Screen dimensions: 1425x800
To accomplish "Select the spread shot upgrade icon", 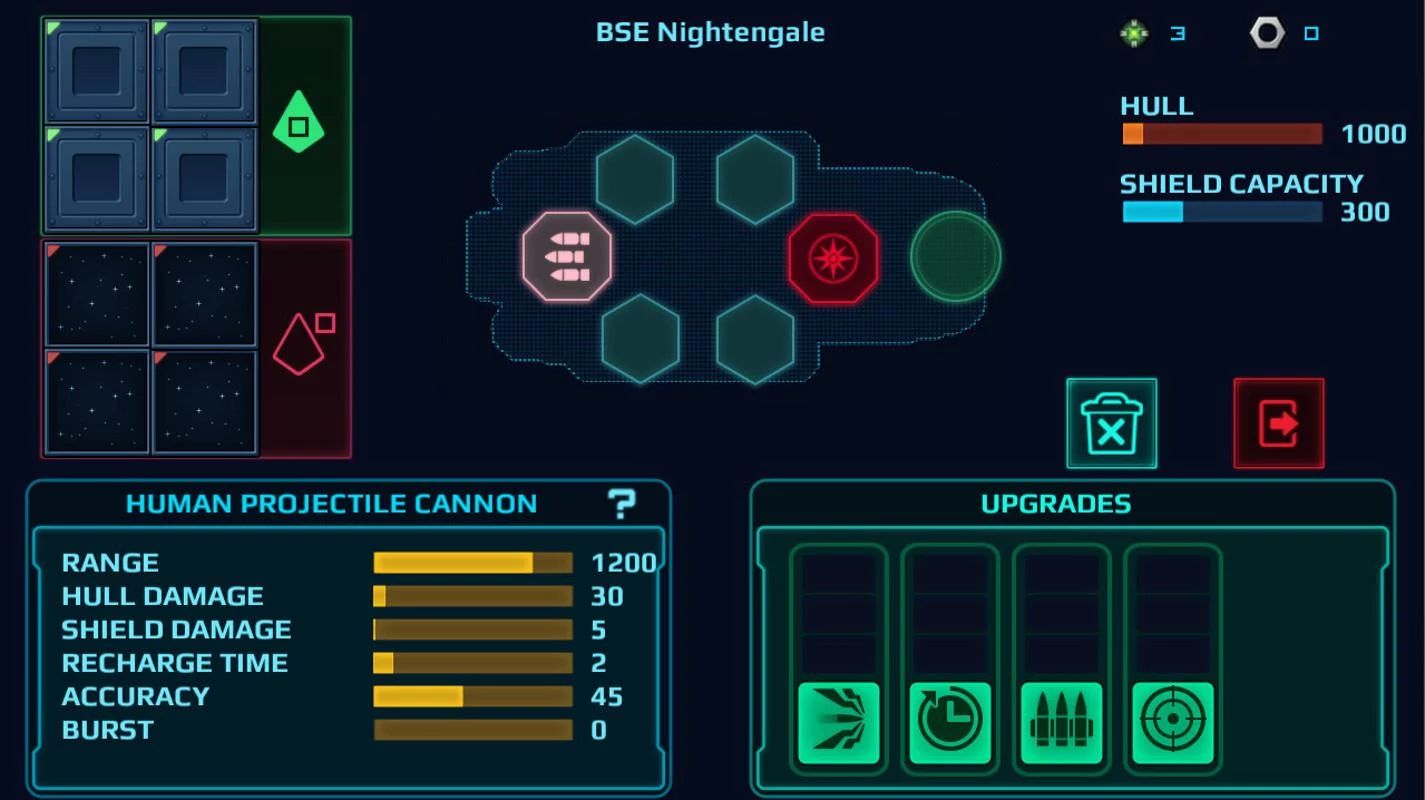I will 838,722.
